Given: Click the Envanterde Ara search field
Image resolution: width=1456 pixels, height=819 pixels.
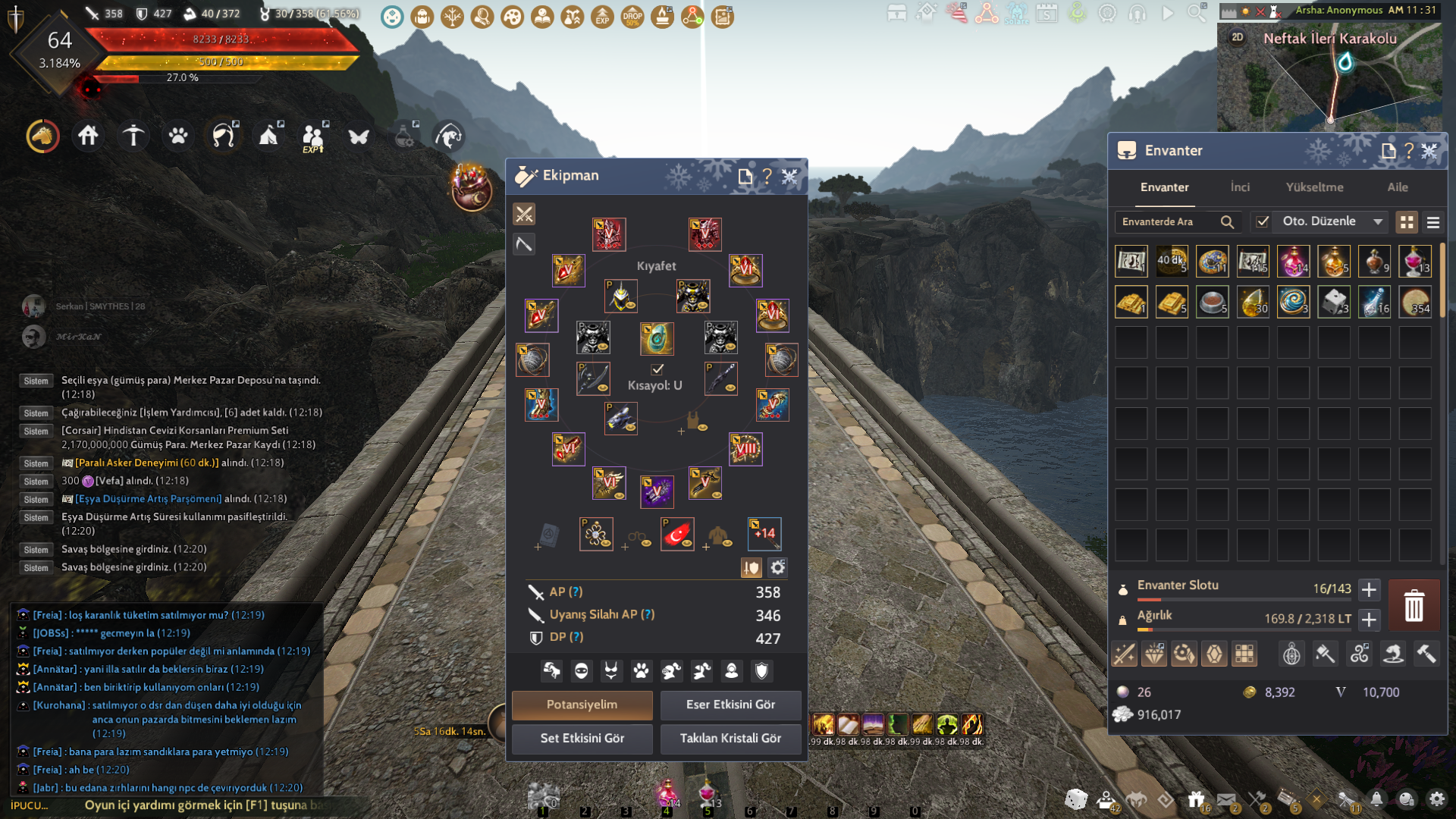Looking at the screenshot, I should (x=1168, y=221).
